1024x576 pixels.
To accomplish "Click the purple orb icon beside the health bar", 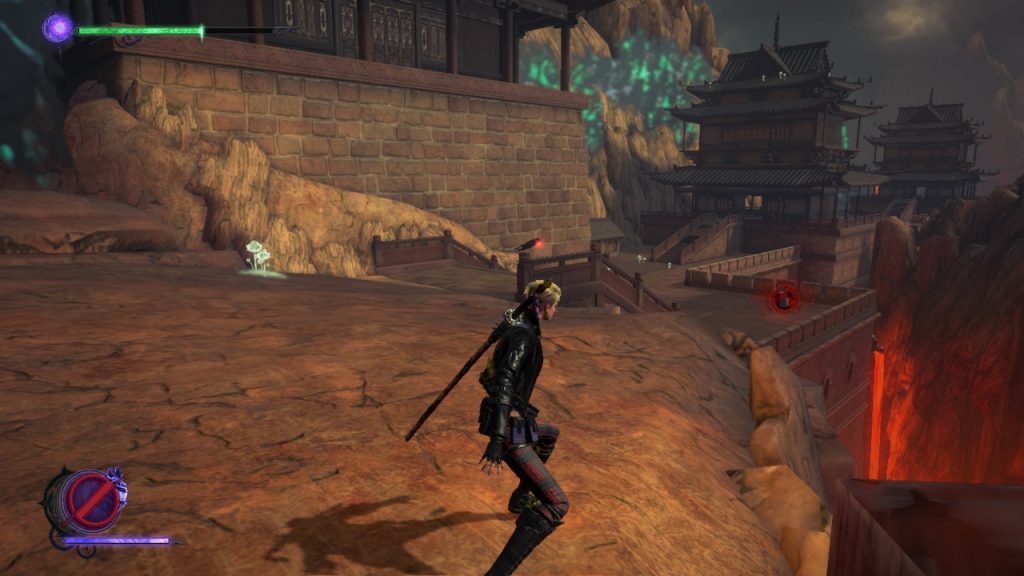I will coord(57,28).
